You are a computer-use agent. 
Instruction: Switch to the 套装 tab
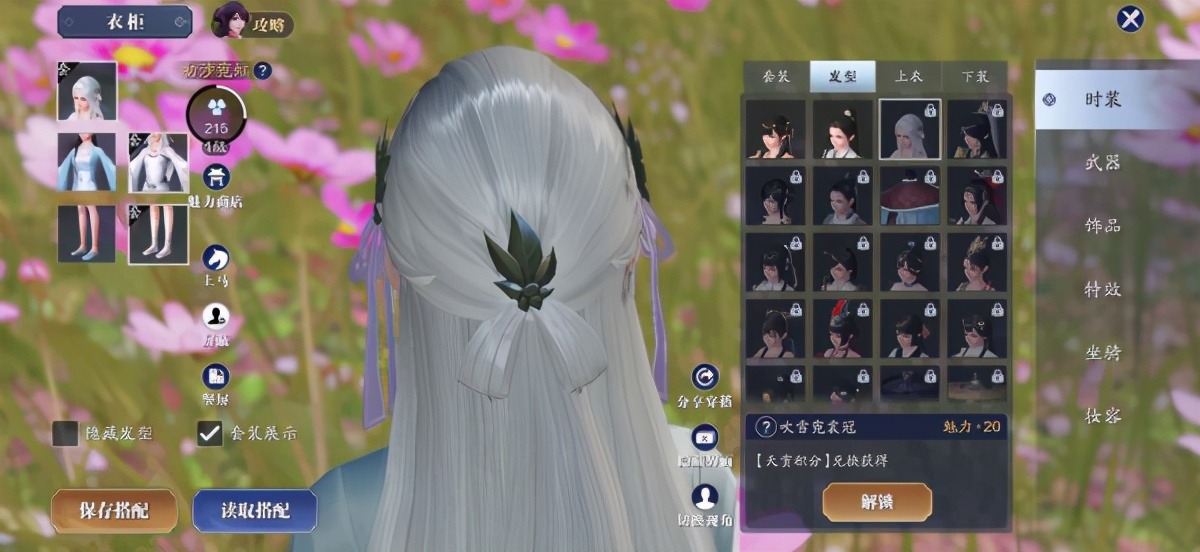(776, 77)
